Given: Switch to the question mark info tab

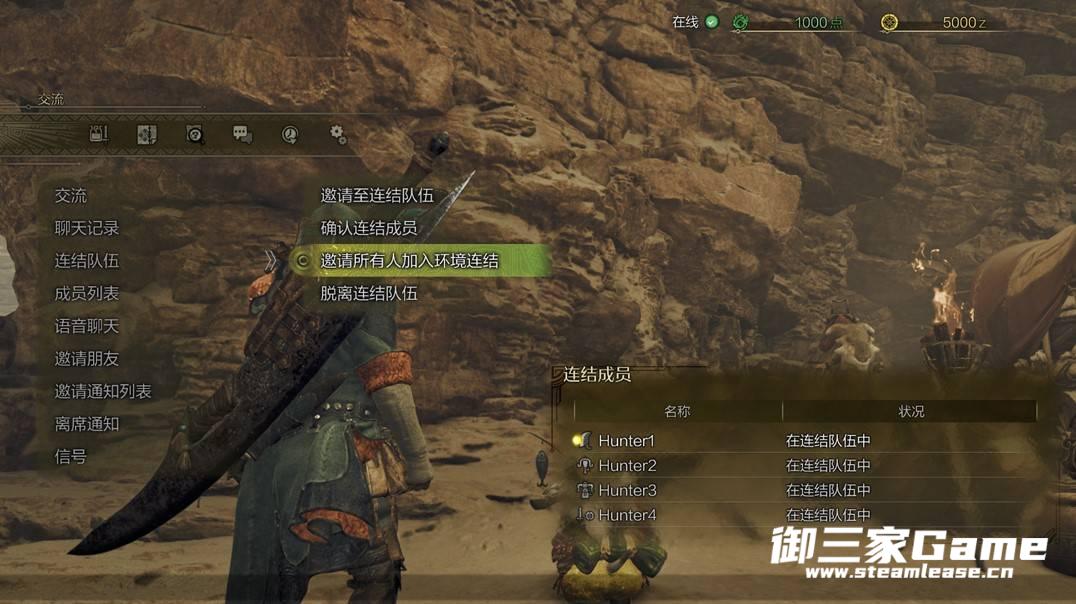Looking at the screenshot, I should click(x=195, y=134).
